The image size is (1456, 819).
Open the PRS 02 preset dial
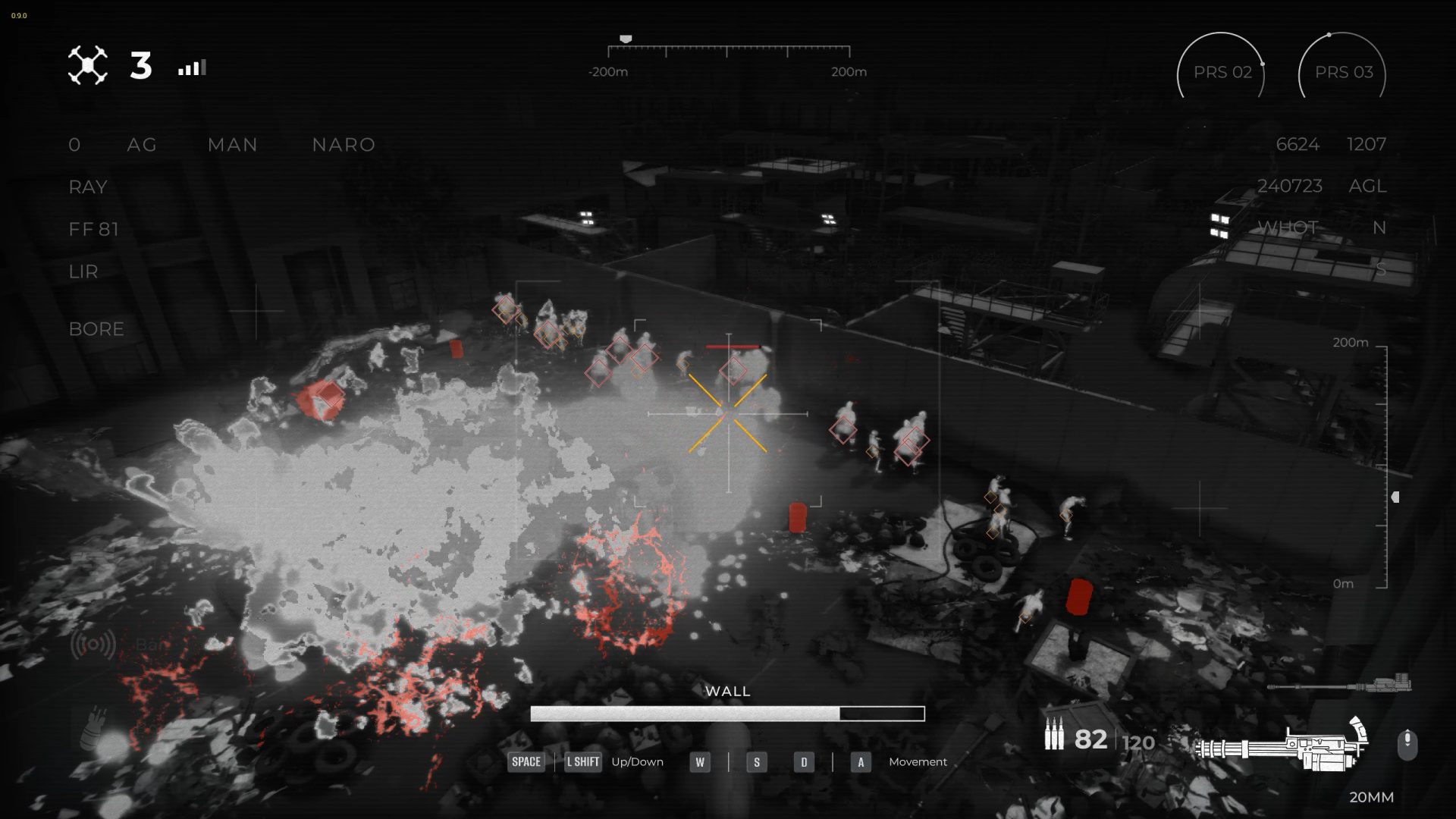click(1222, 72)
